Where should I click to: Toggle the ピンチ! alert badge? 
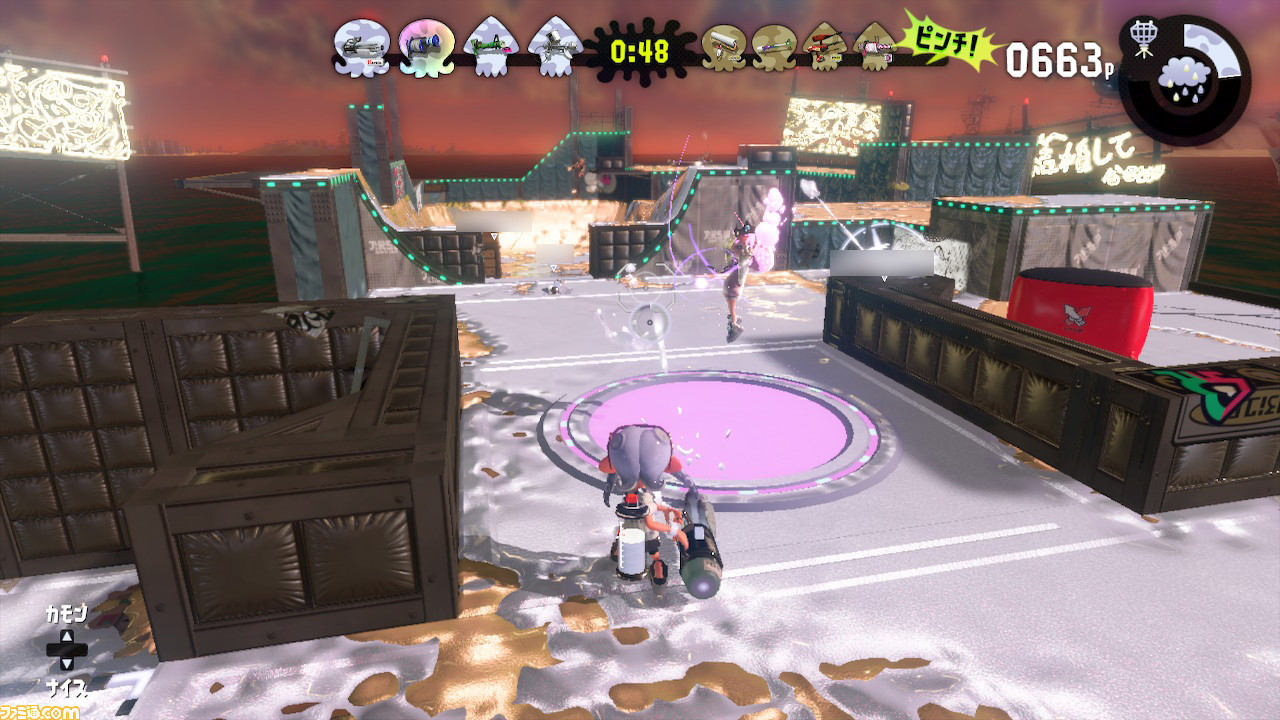pos(950,42)
